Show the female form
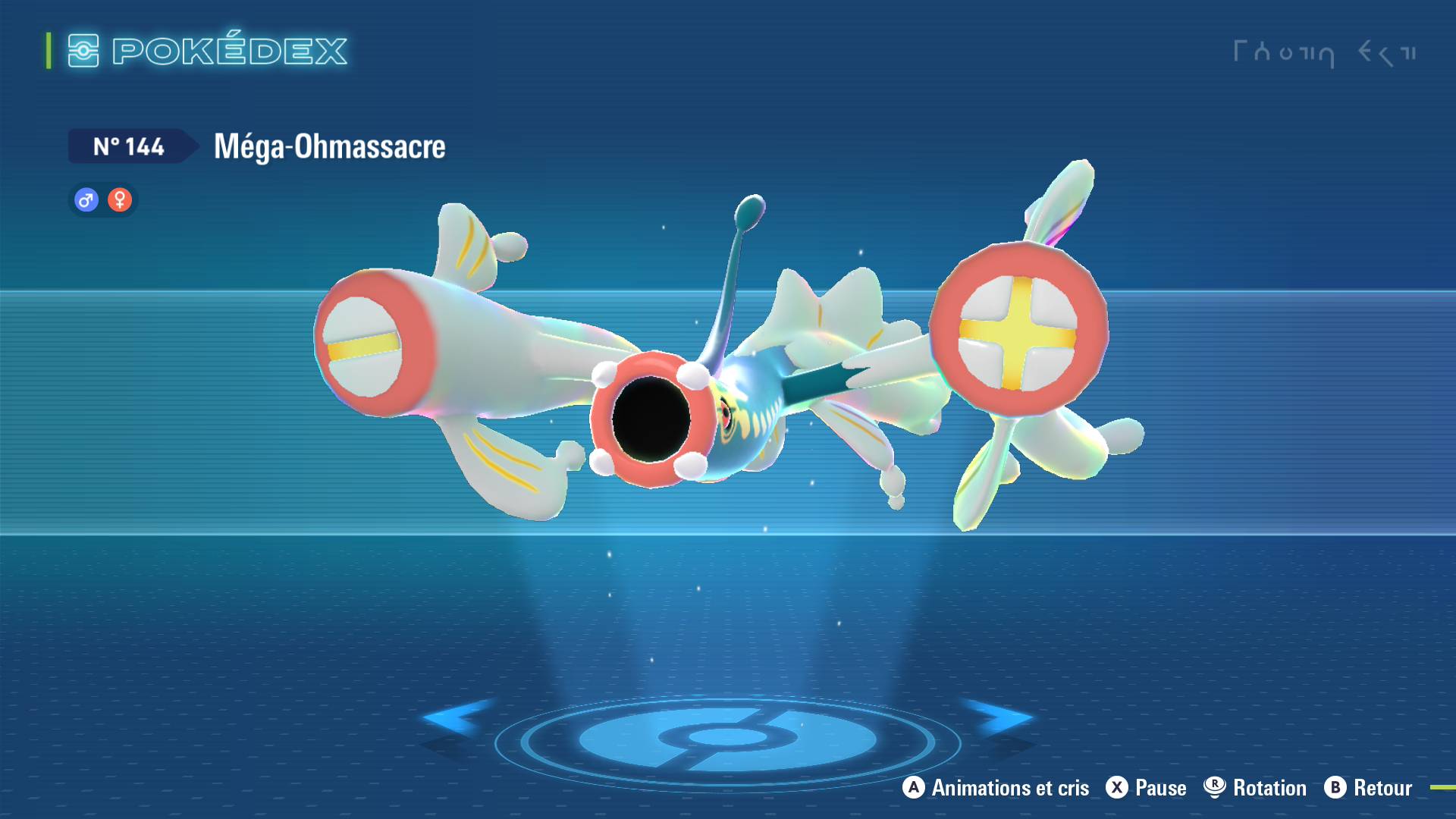The height and width of the screenshot is (819, 1456). coord(120,200)
